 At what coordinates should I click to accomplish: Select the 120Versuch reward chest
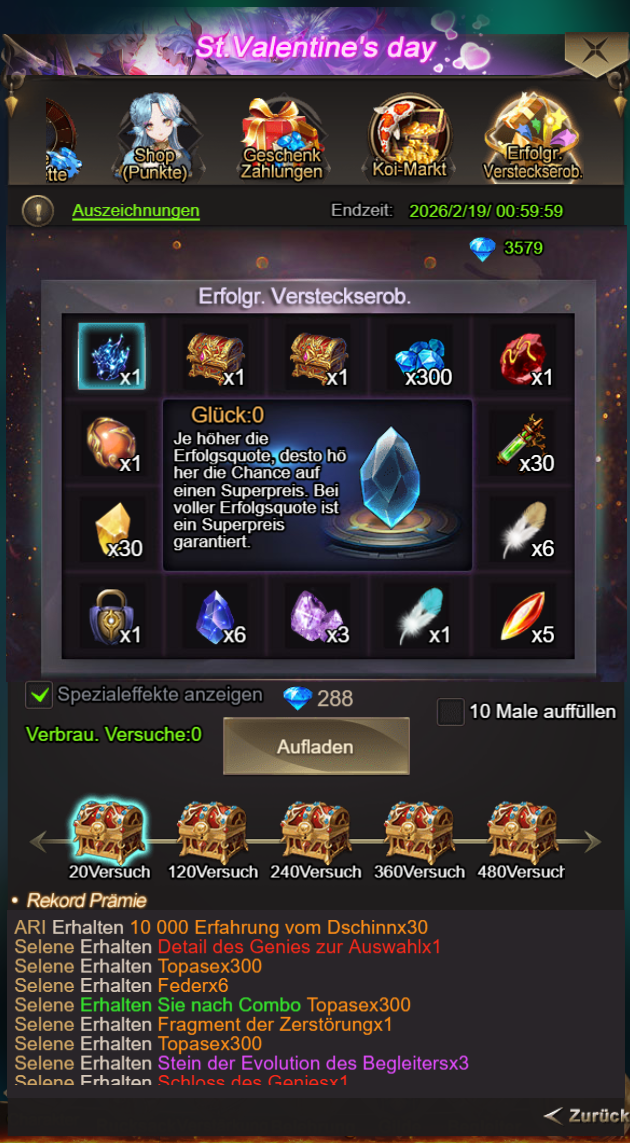[212, 832]
